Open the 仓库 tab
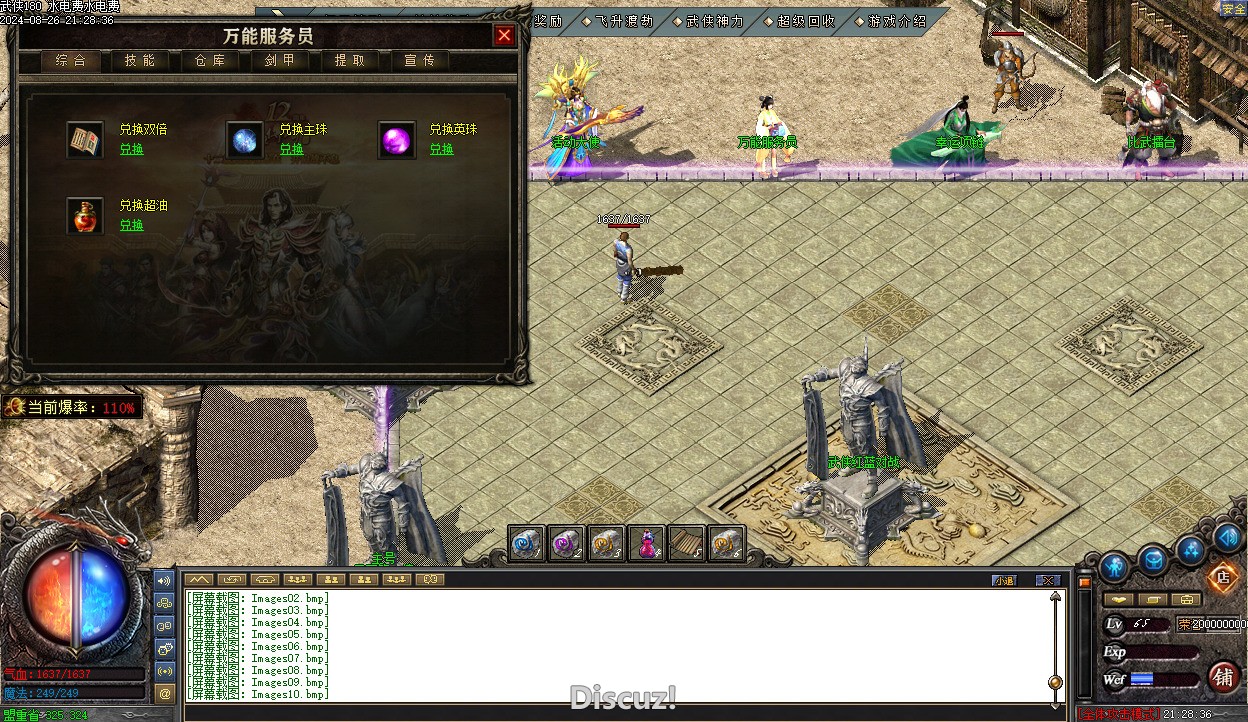Viewport: 1248px width, 722px height. (x=210, y=60)
